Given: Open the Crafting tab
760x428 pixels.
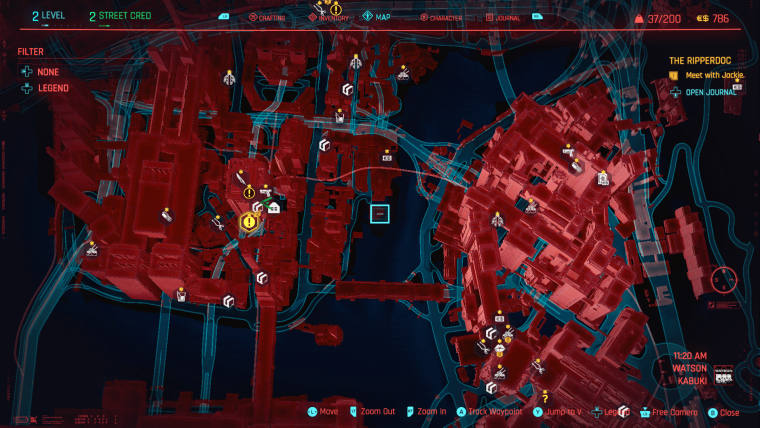Looking at the screenshot, I should (x=271, y=17).
